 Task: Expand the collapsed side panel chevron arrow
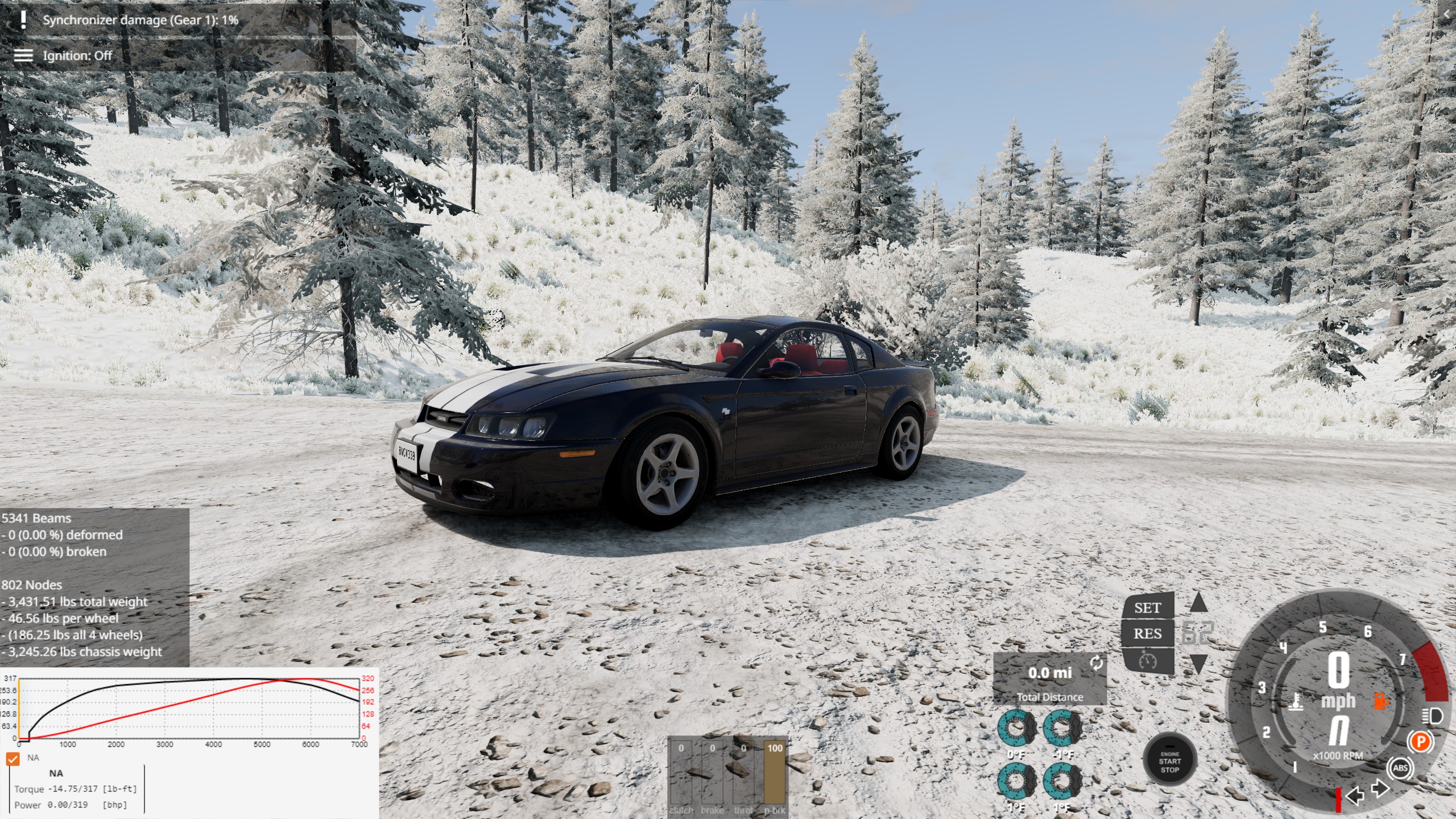(1446, 15)
